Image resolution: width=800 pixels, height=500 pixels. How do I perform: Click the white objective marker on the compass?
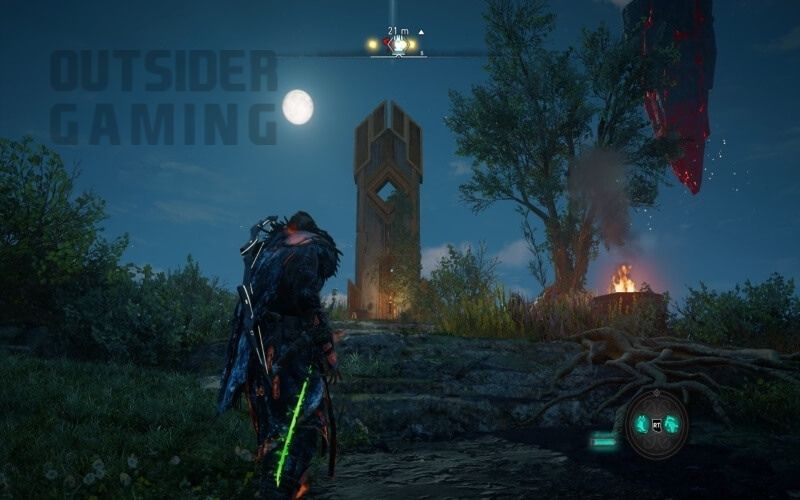[398, 44]
